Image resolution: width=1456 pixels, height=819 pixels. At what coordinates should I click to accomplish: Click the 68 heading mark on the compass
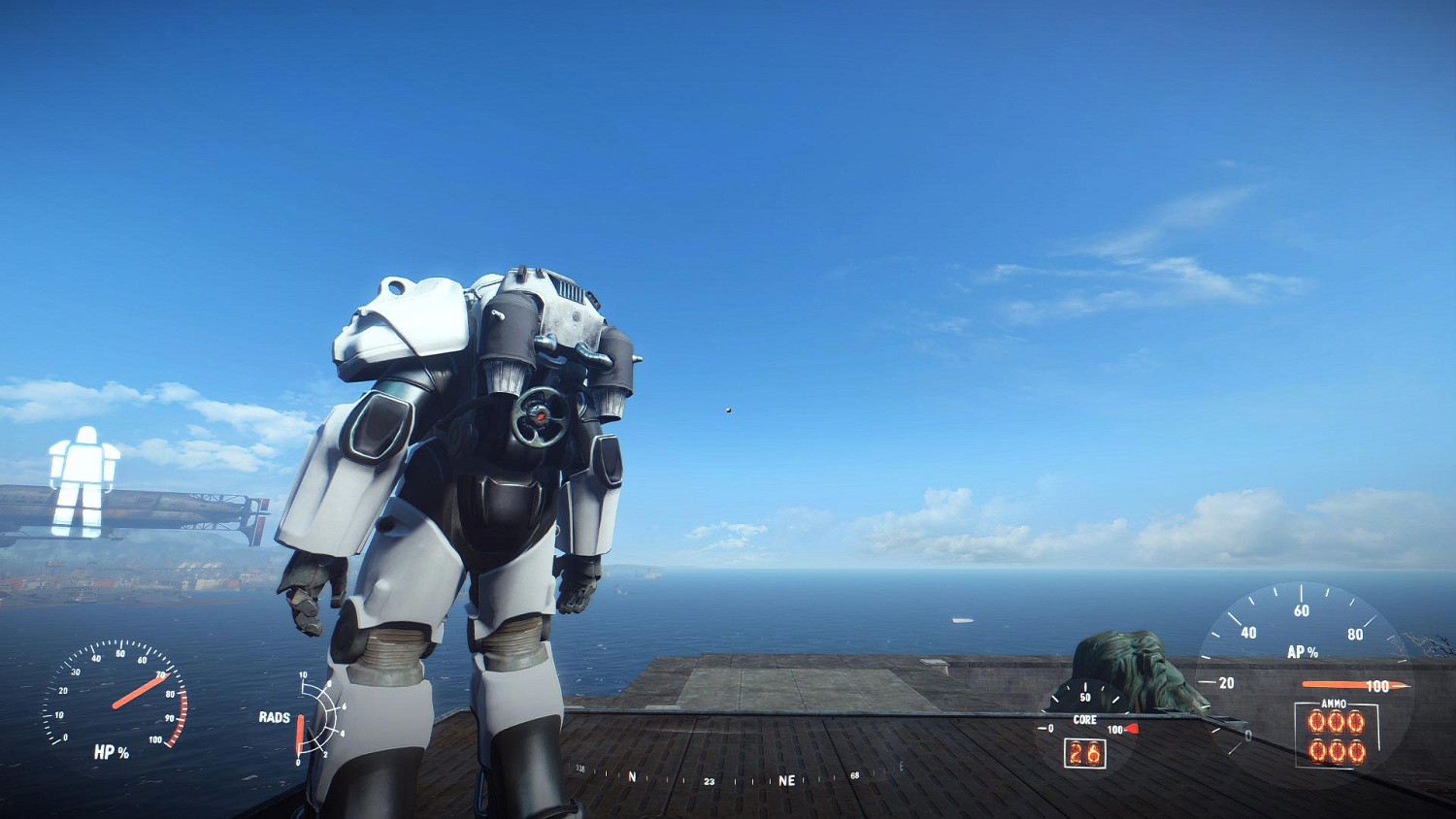pos(854,775)
